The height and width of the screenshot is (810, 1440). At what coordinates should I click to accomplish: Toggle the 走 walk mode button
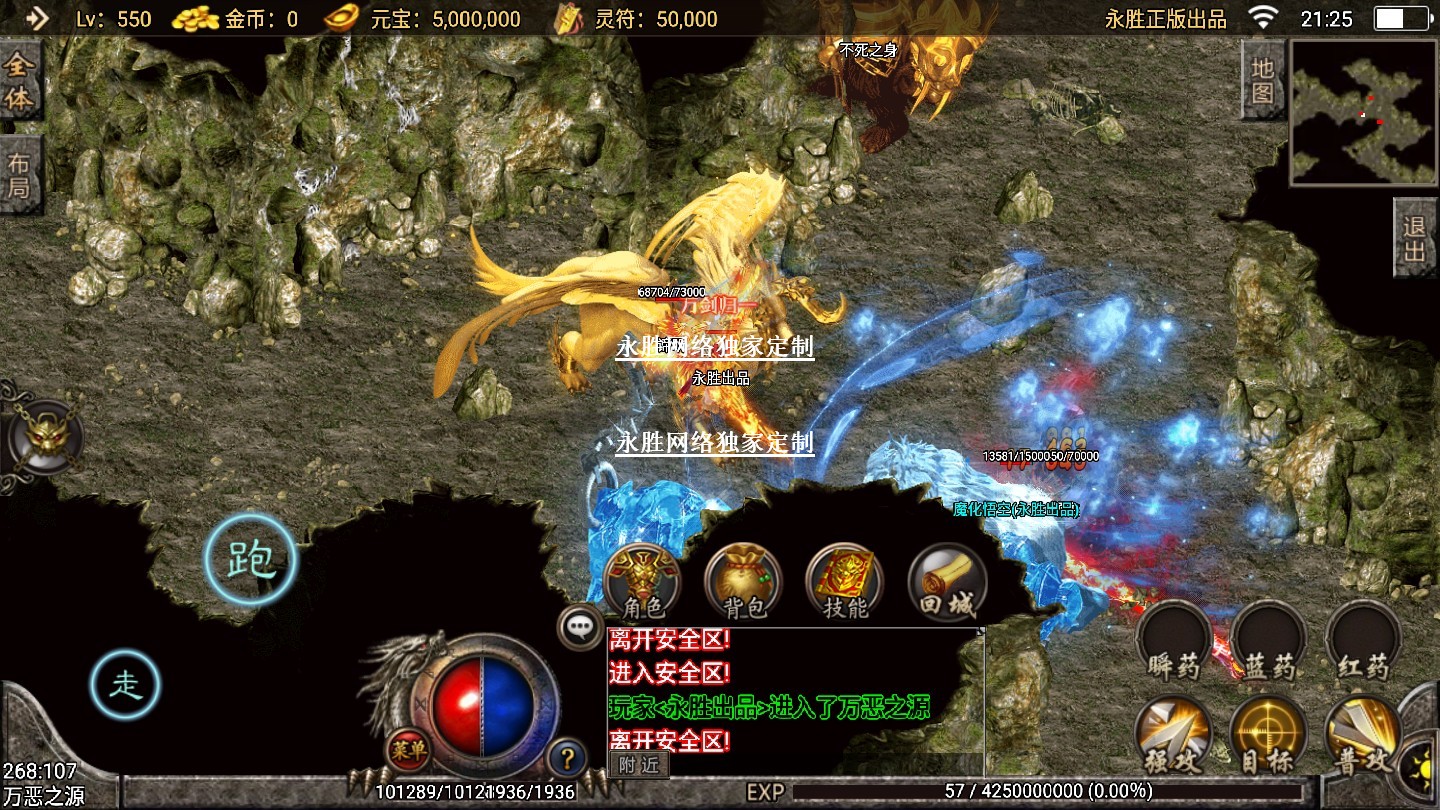(125, 685)
